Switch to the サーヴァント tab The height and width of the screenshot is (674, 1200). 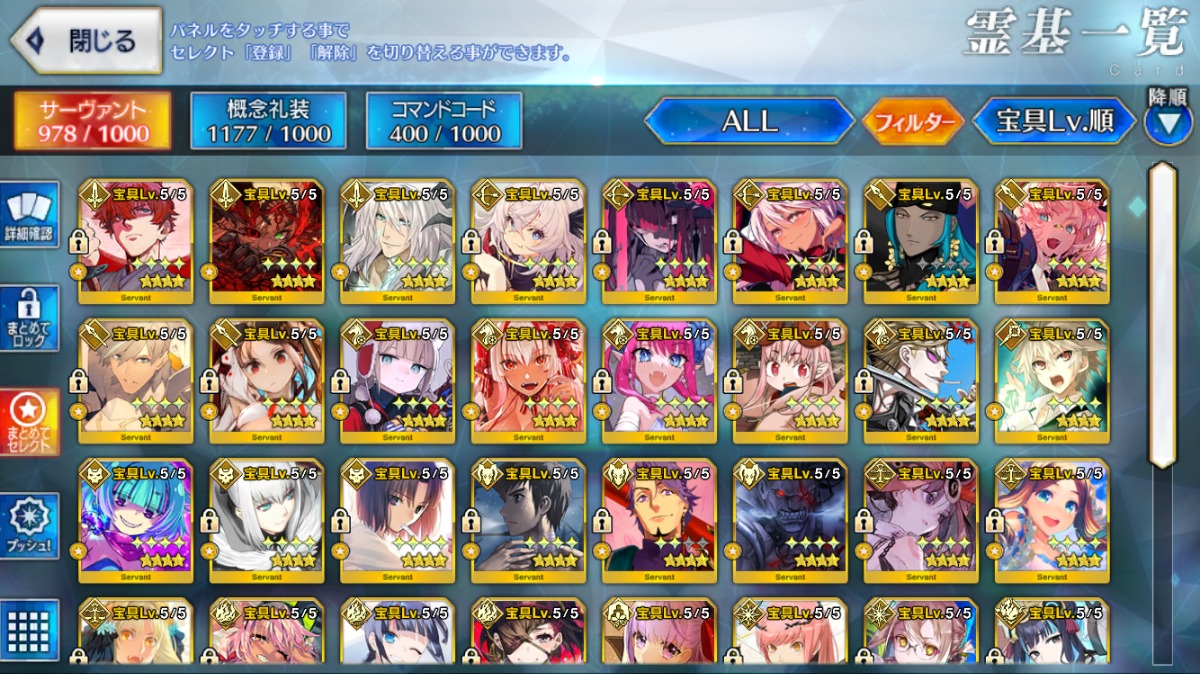pyautogui.click(x=92, y=121)
